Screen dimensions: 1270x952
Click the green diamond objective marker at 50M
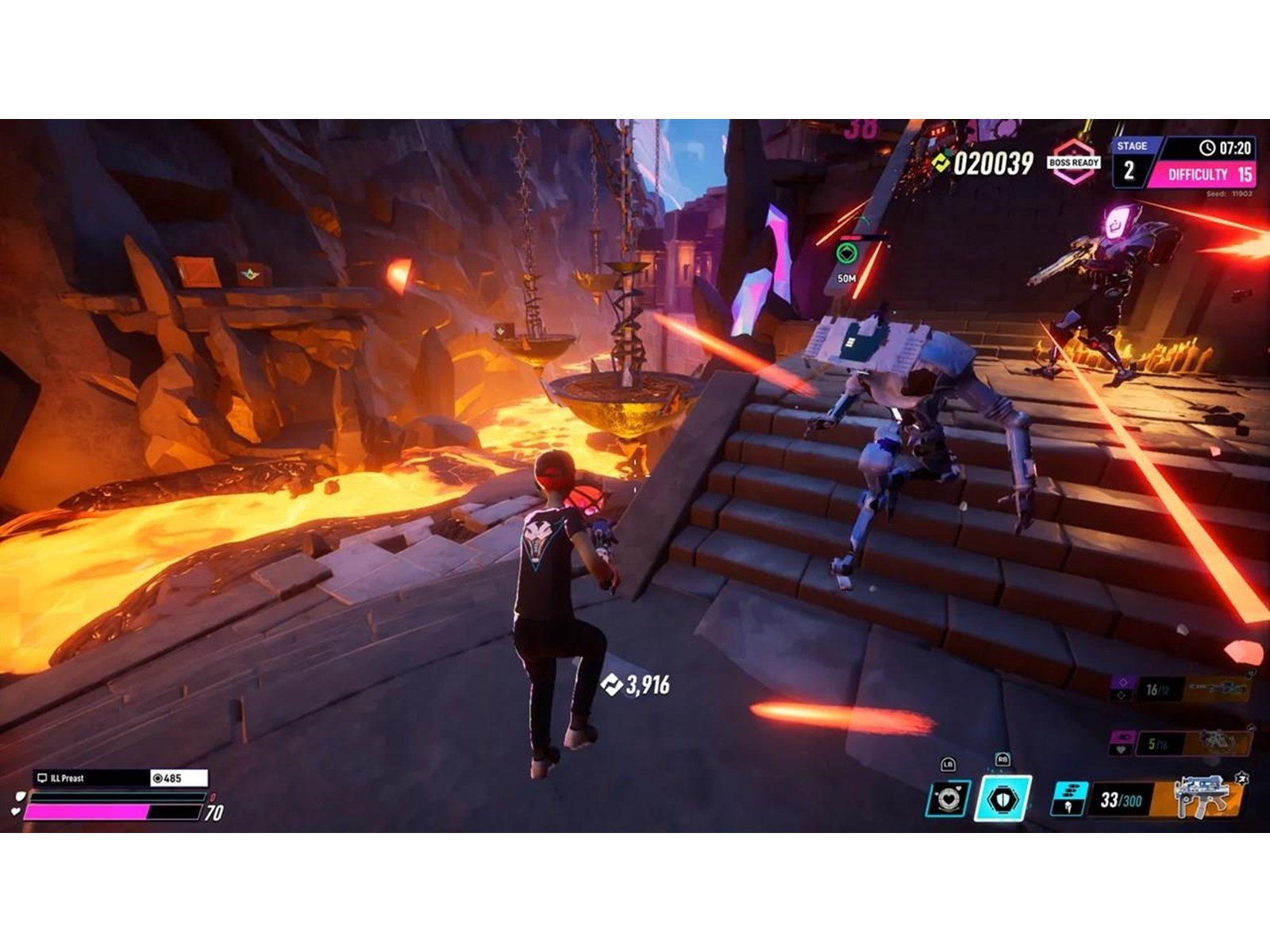pos(847,254)
